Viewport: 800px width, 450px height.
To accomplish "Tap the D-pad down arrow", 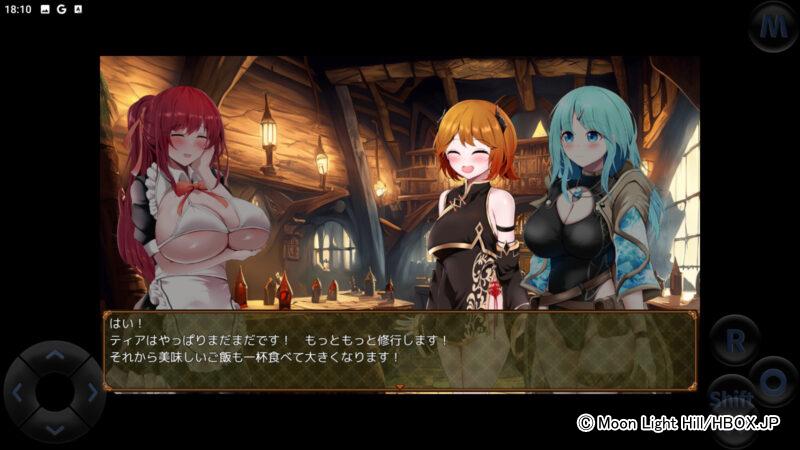I will coord(54,429).
